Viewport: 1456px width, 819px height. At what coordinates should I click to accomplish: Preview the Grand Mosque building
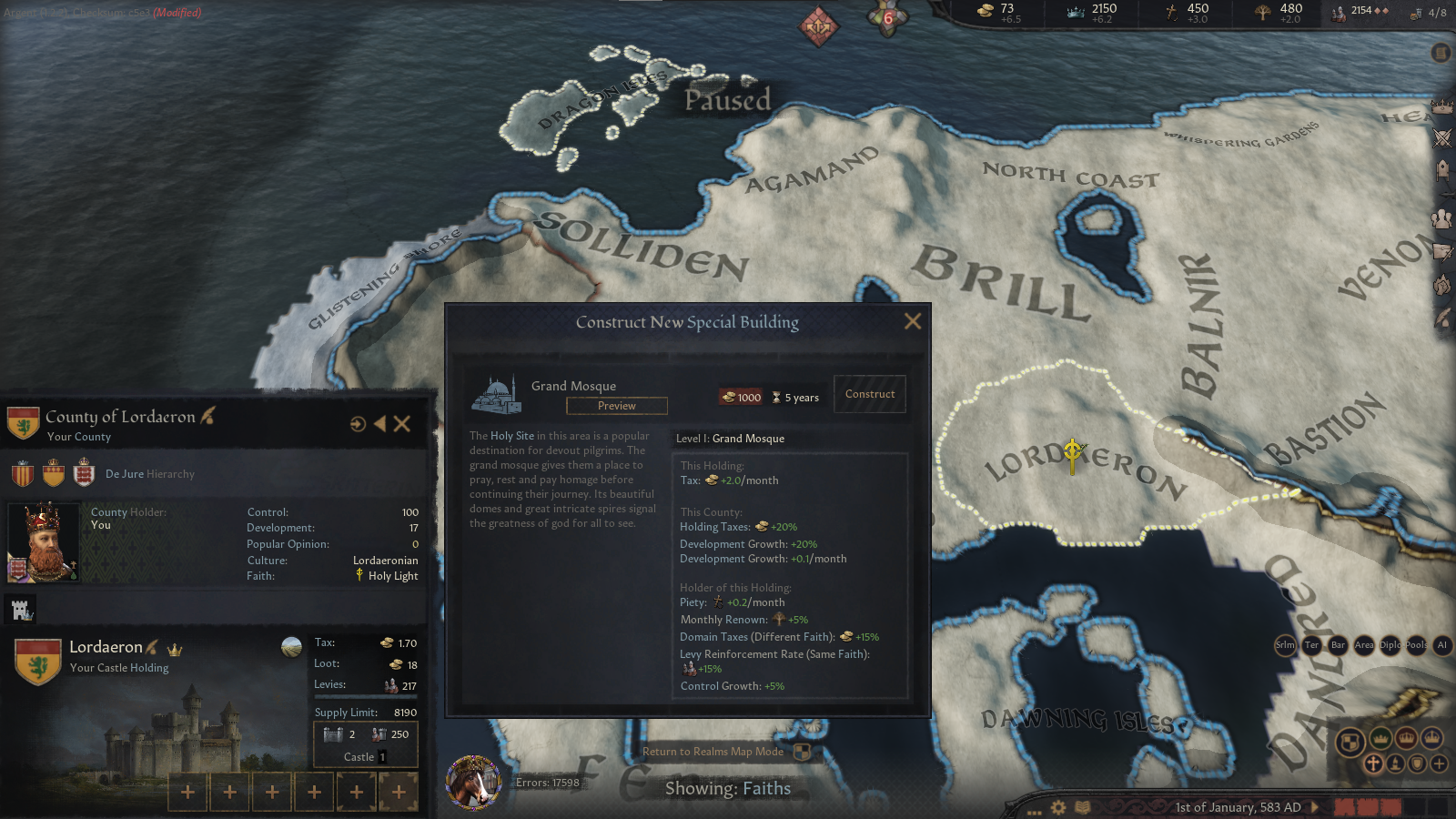pos(616,406)
